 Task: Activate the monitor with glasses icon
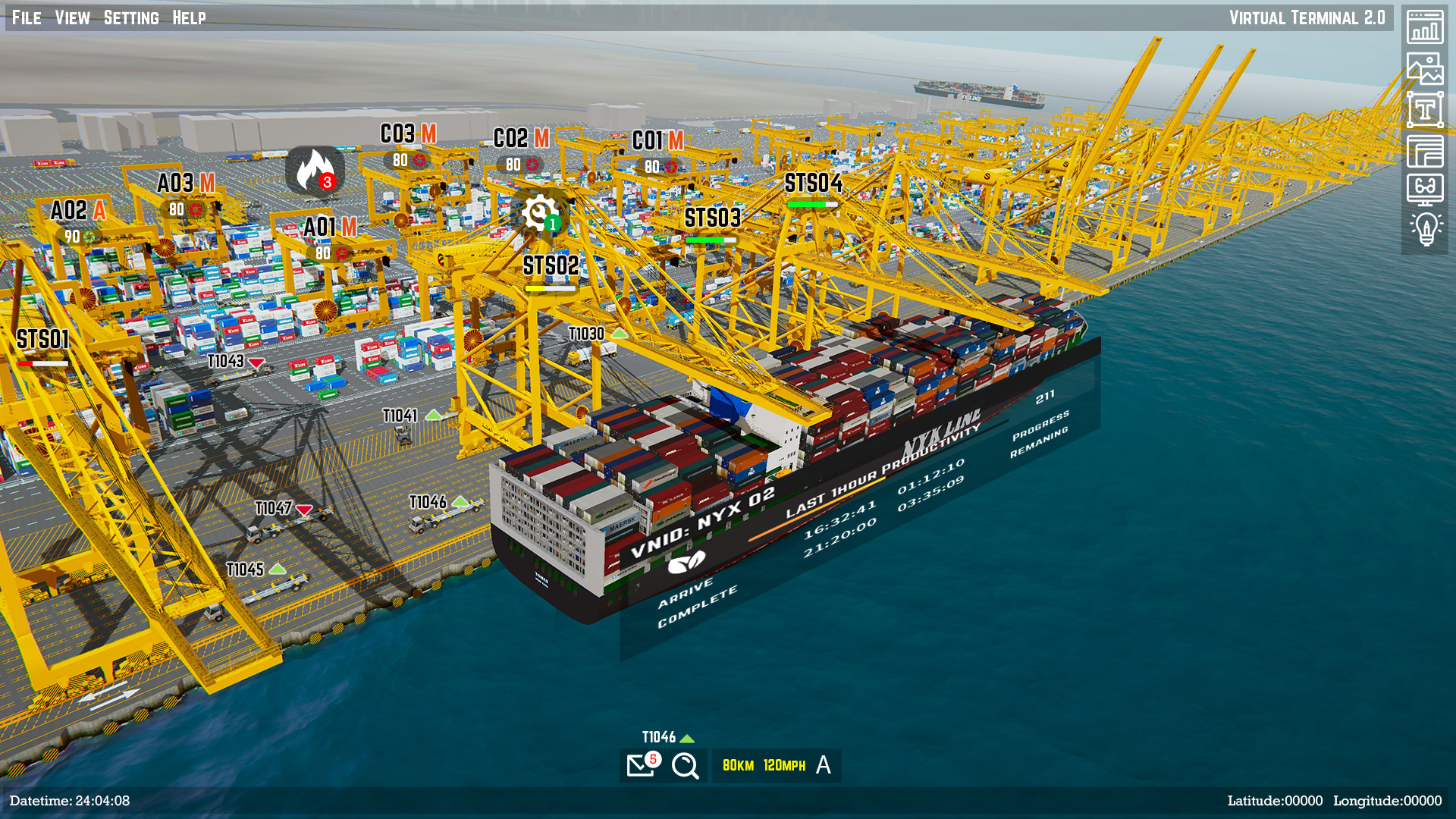pyautogui.click(x=1425, y=189)
